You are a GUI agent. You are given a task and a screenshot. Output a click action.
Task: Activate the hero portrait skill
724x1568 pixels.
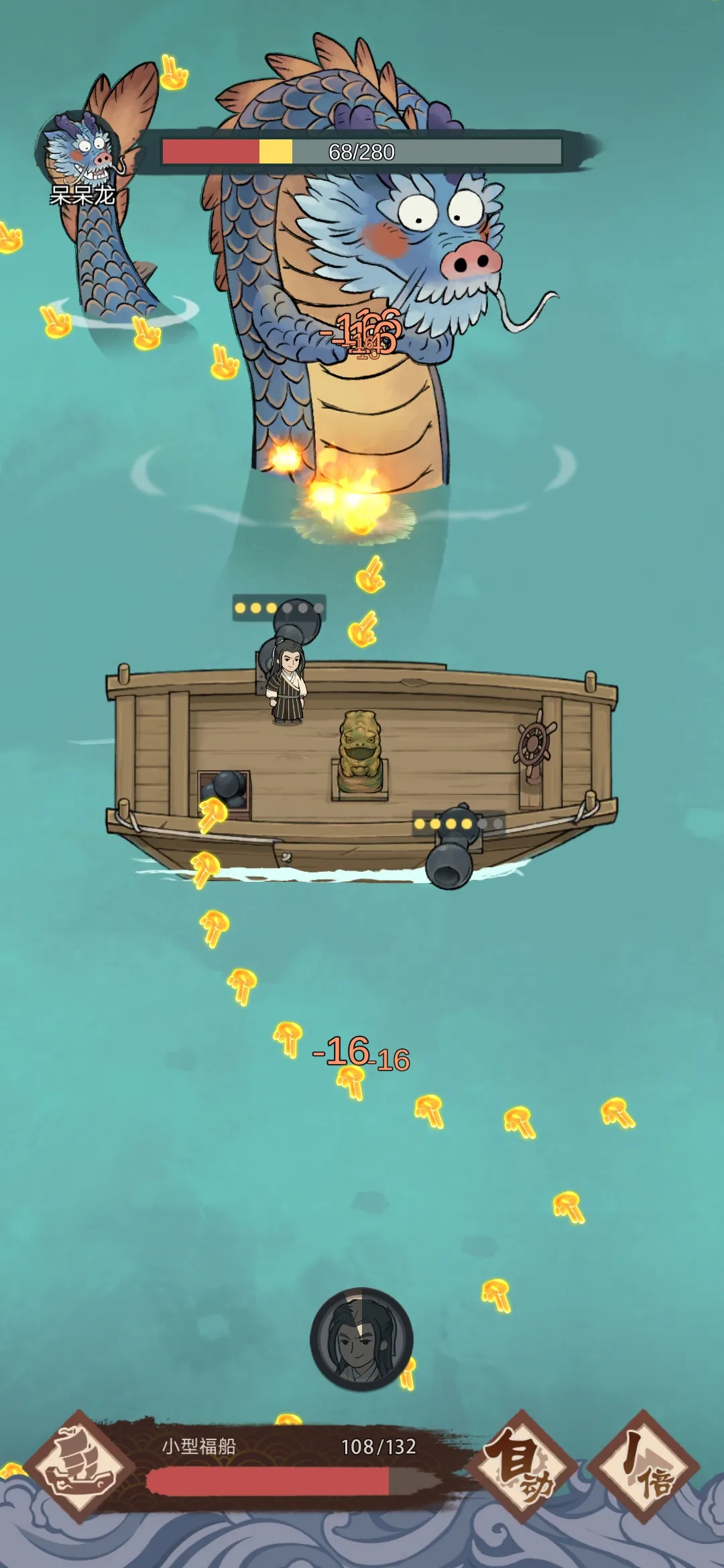click(x=361, y=1339)
